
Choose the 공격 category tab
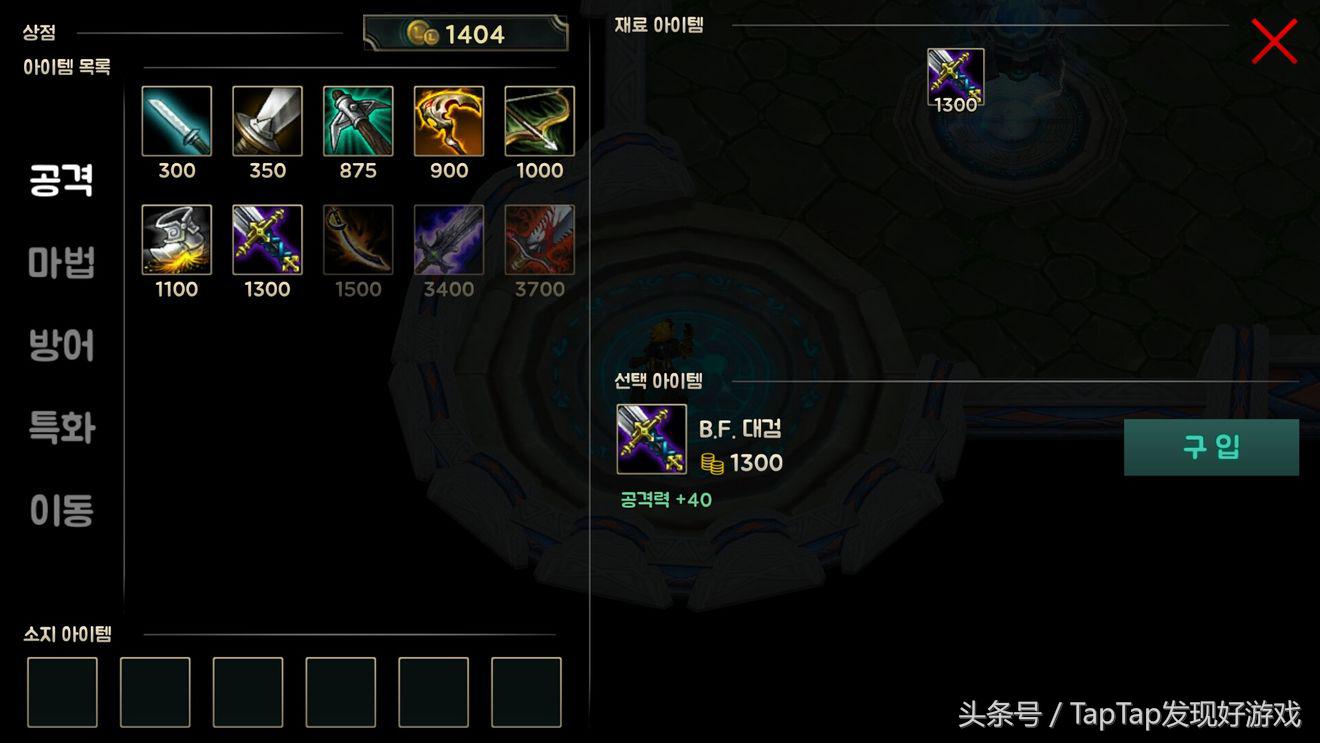pos(62,180)
